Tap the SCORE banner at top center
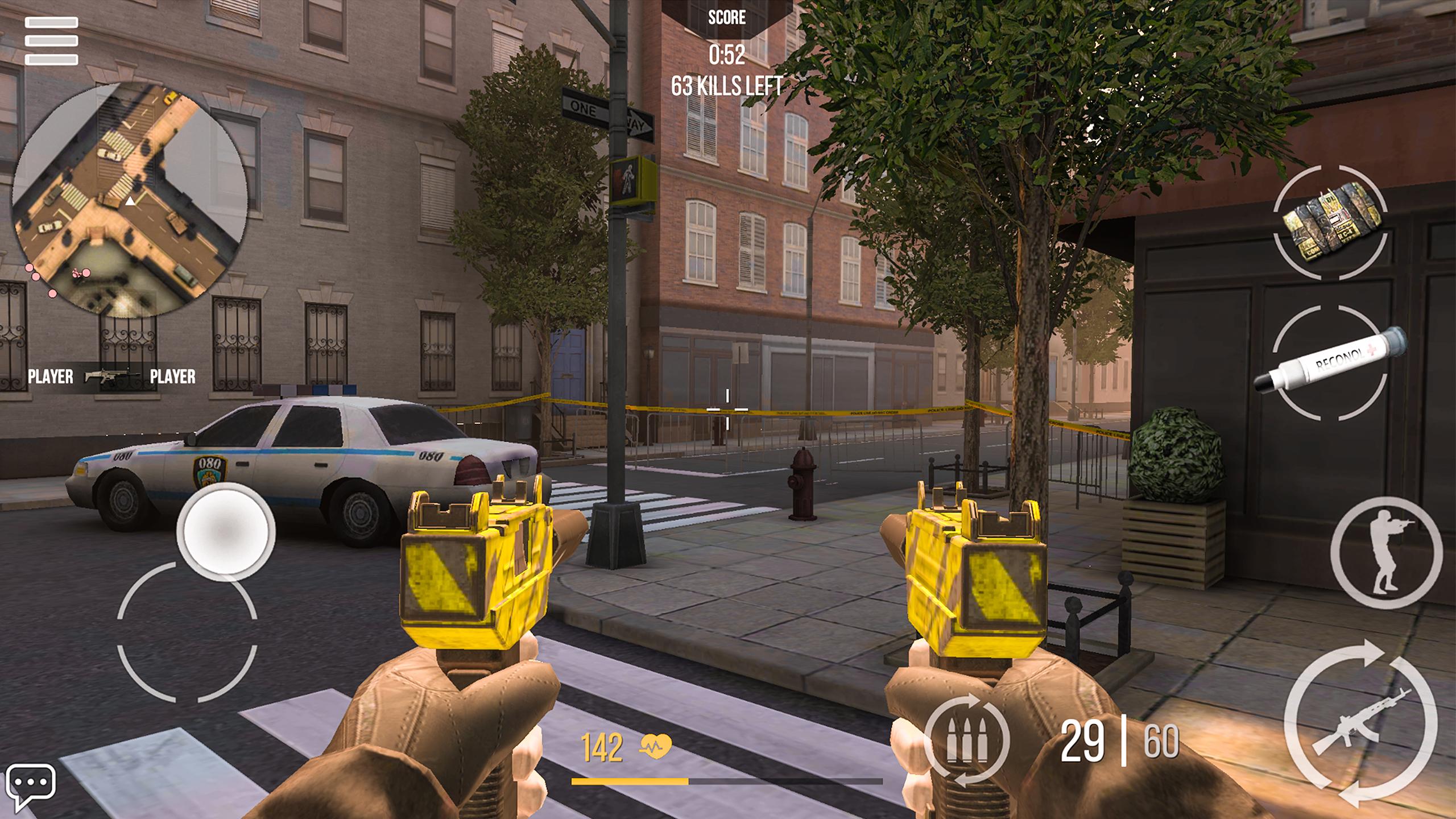This screenshot has width=1456, height=819. point(727,18)
